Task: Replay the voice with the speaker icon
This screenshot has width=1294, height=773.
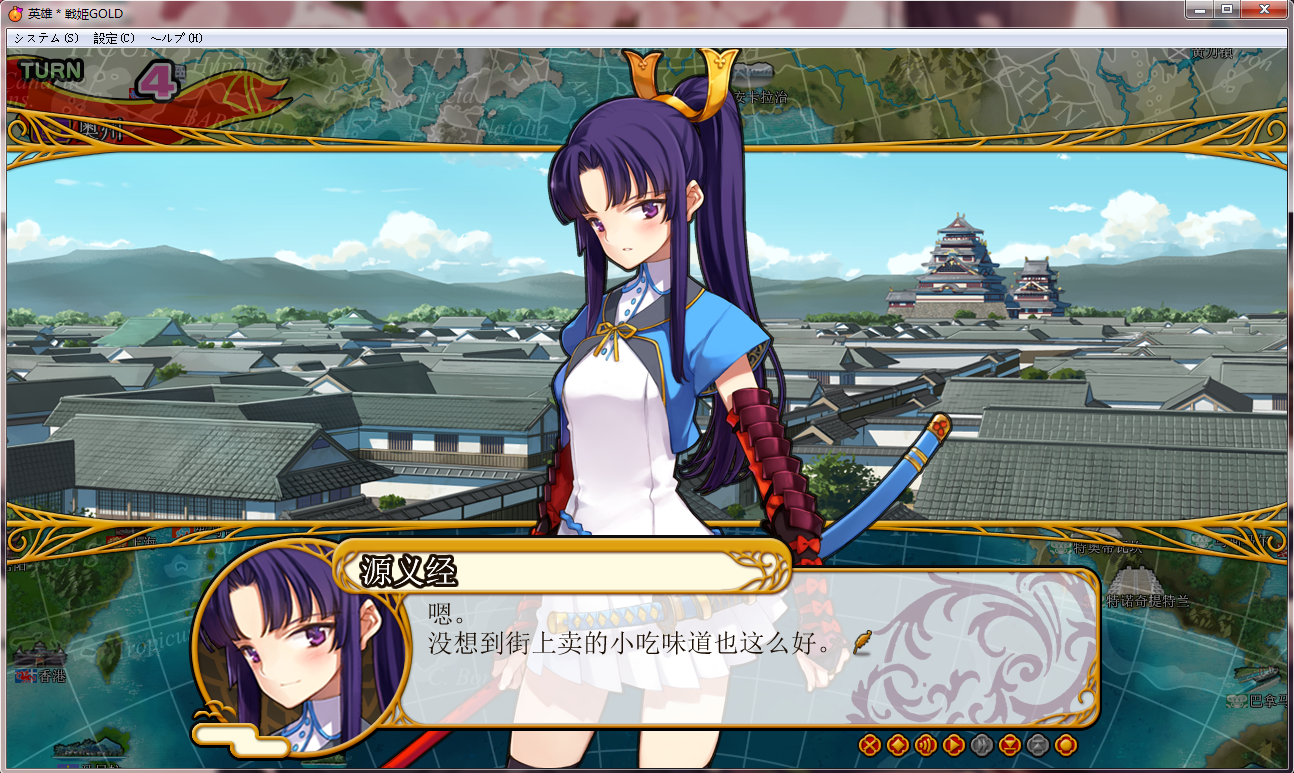Action: (926, 745)
